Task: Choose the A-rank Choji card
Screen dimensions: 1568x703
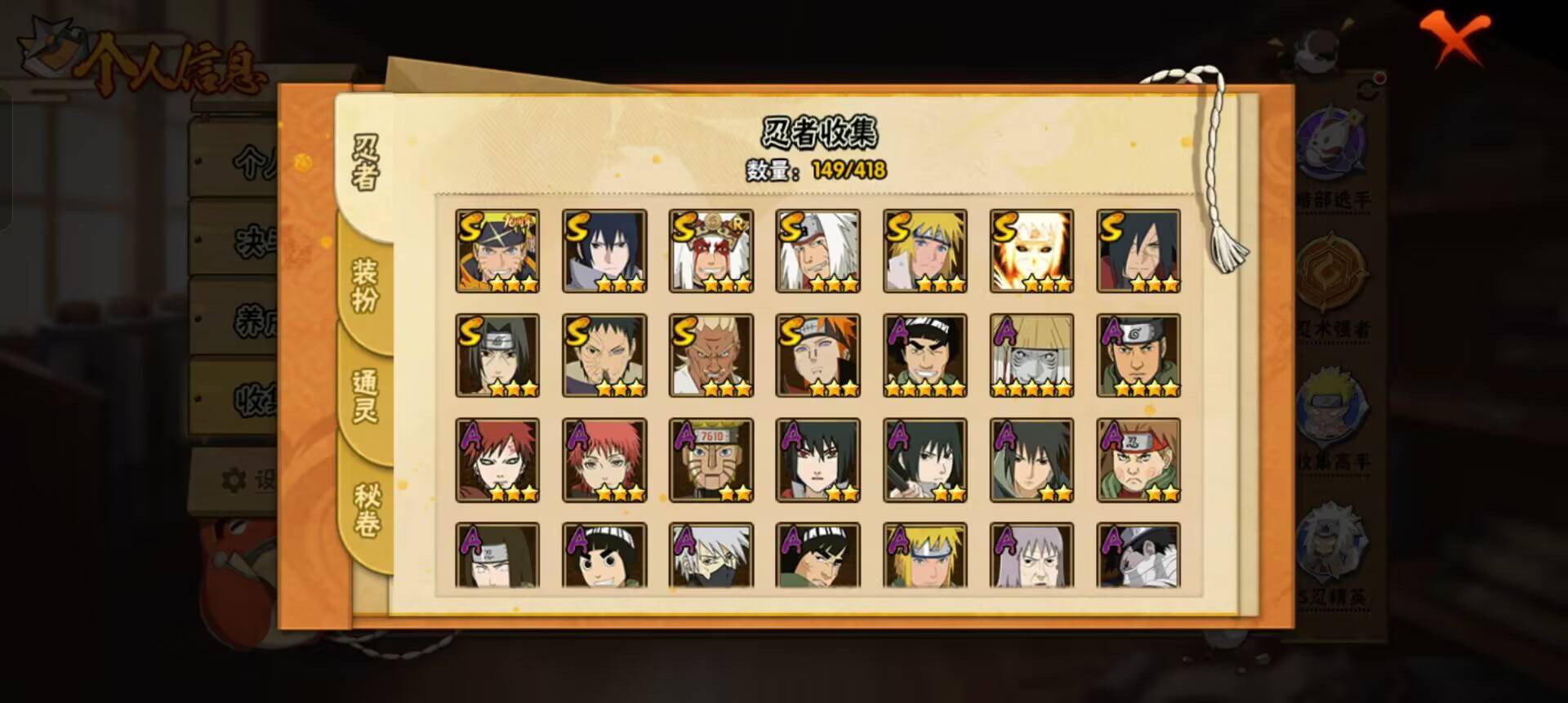Action: (1138, 461)
